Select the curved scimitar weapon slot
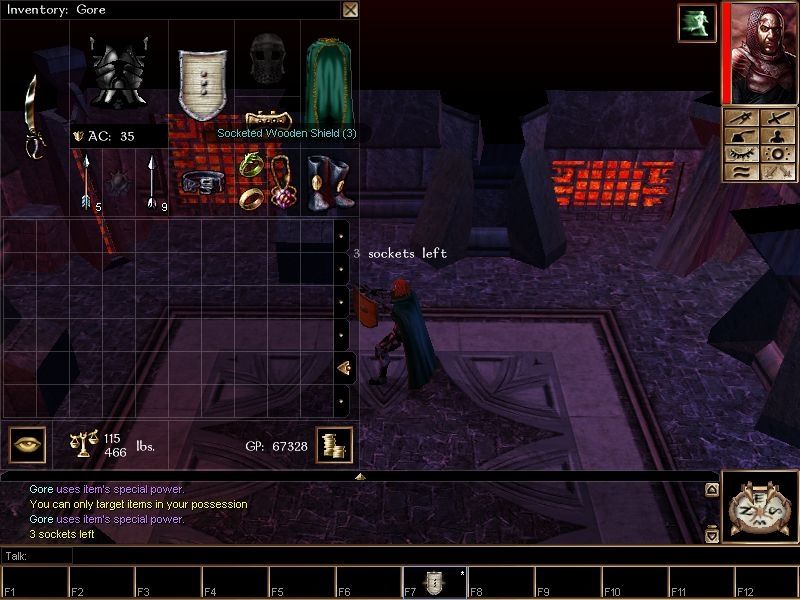The width and height of the screenshot is (800, 600). (x=36, y=117)
